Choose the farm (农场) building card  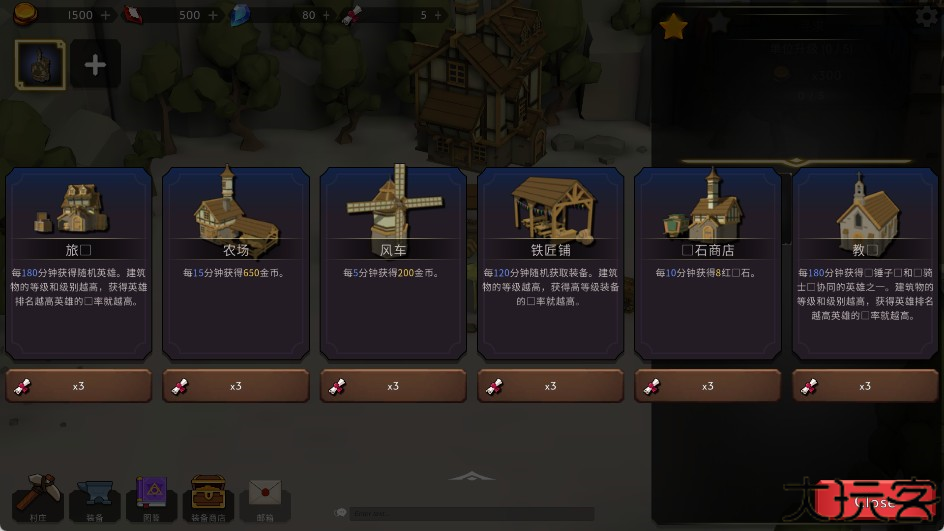click(x=236, y=263)
